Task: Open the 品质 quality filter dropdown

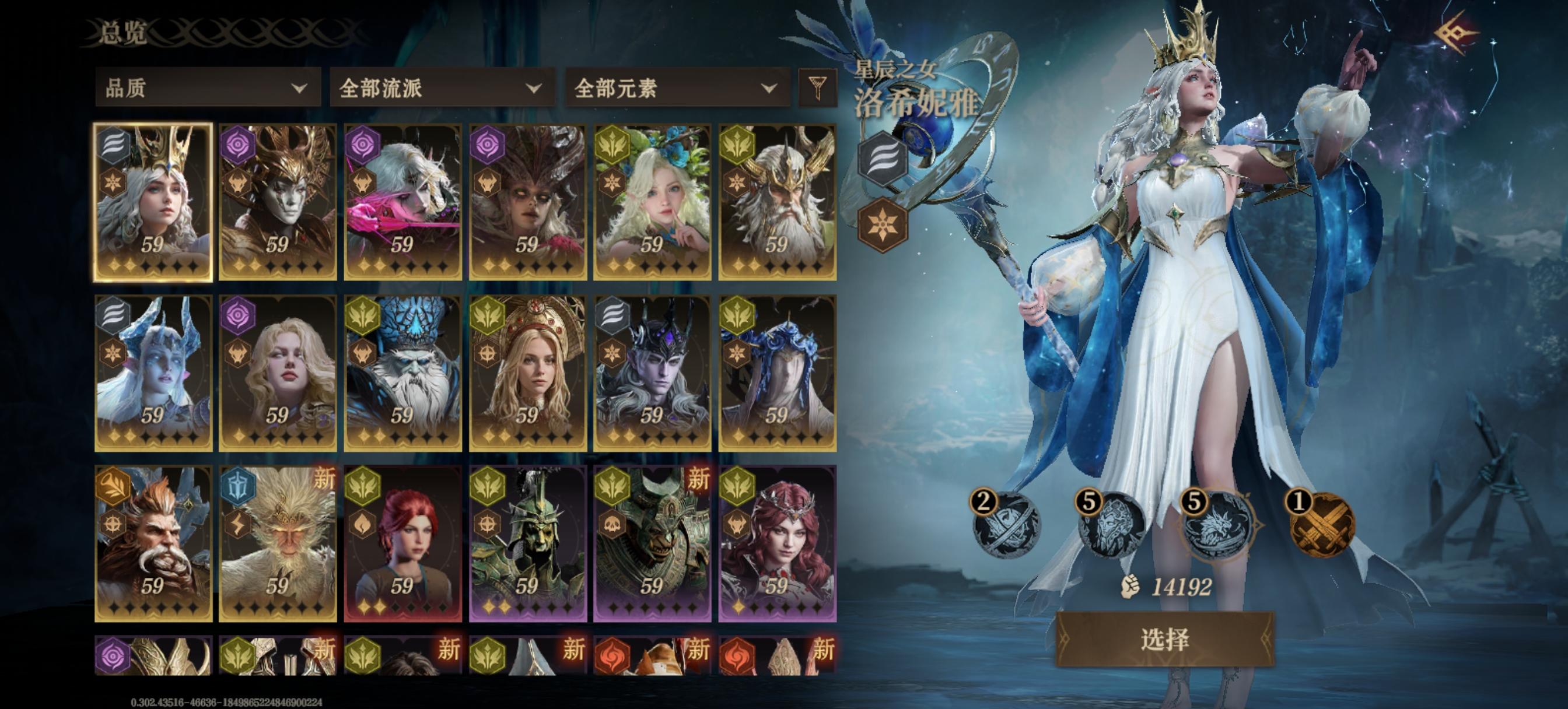Action: [x=207, y=90]
